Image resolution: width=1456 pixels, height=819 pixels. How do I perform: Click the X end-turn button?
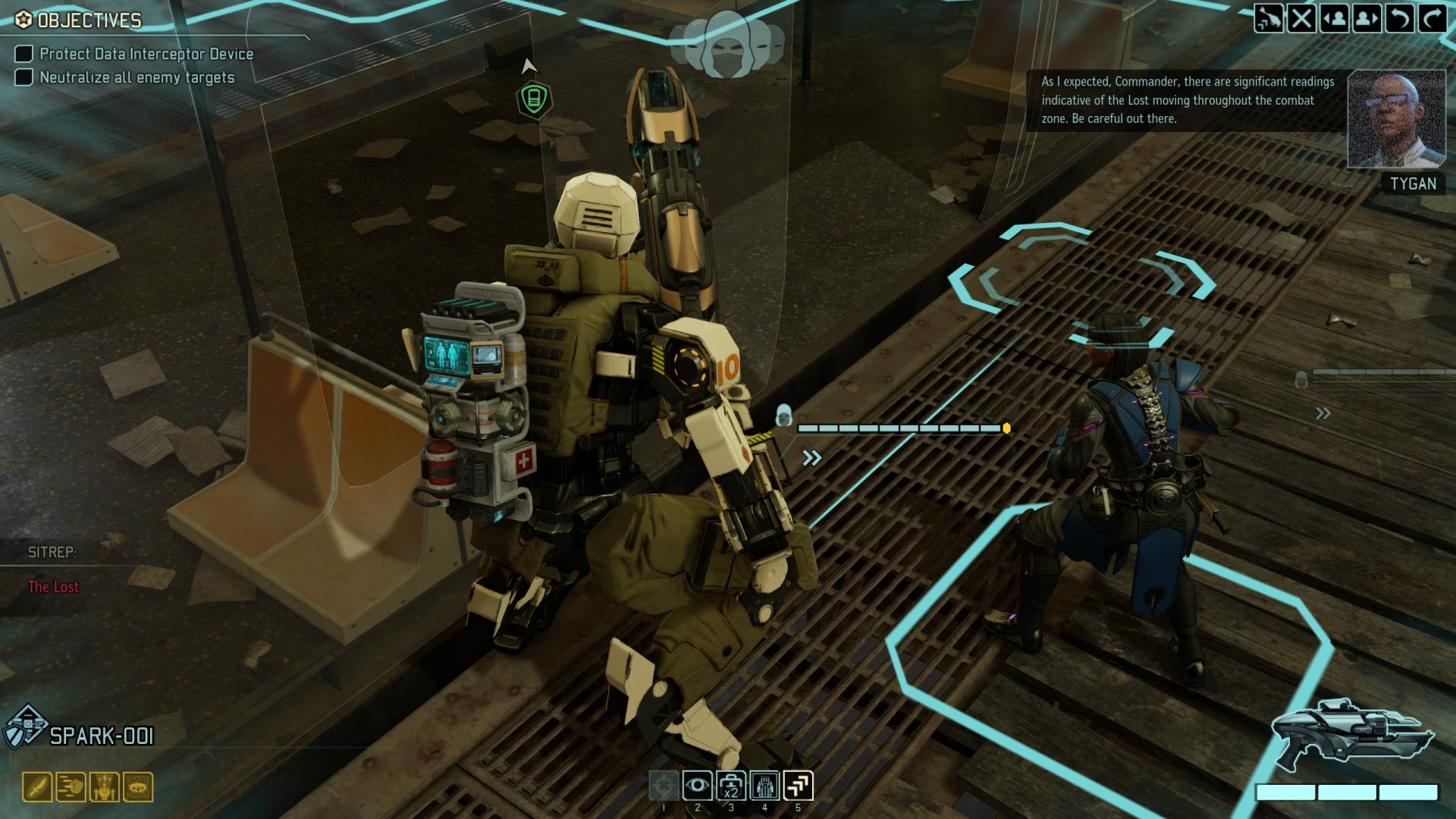pos(1301,18)
